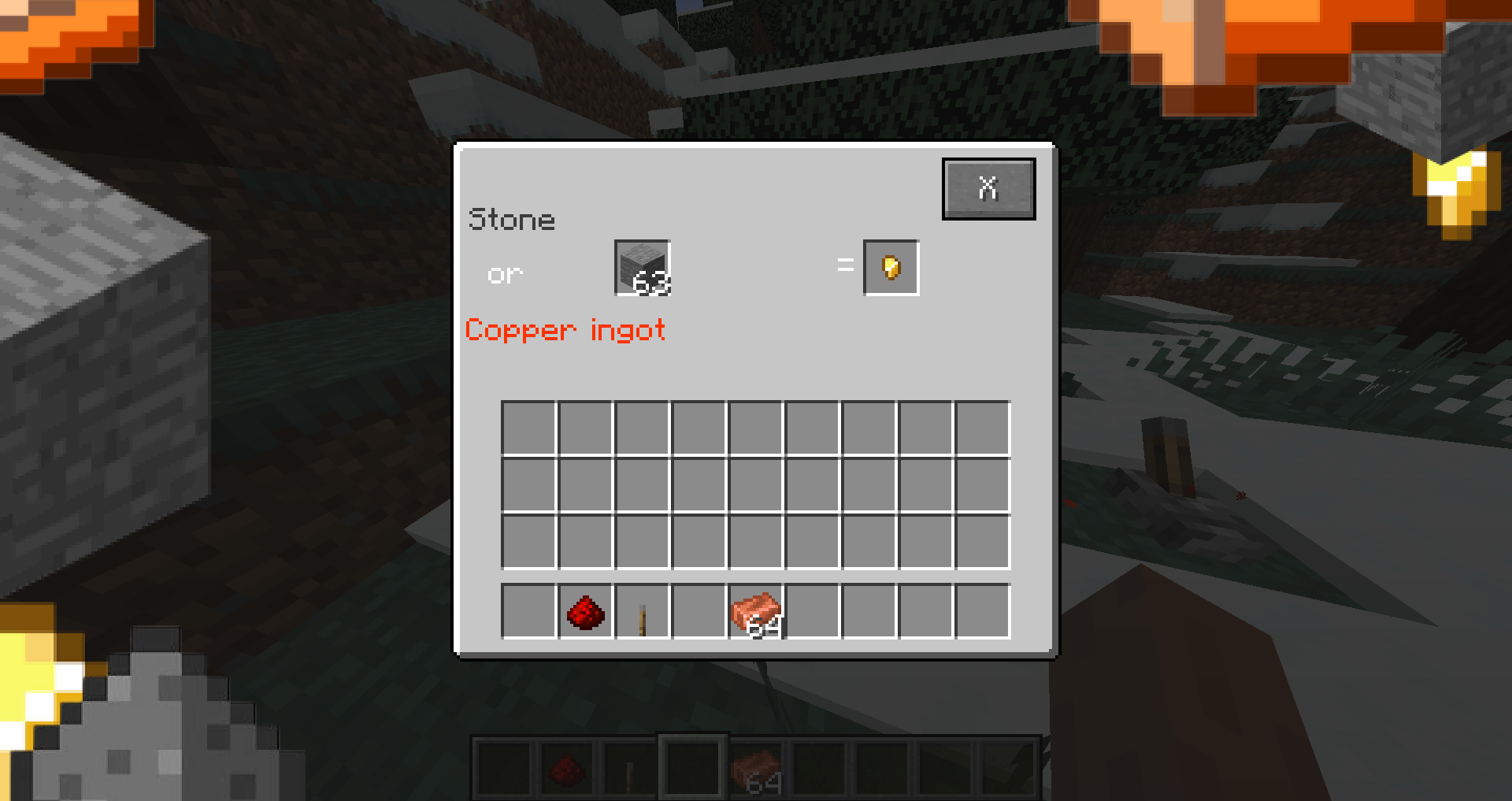Select the stack of 63 stone blocks
The height and width of the screenshot is (801, 1512).
[x=641, y=268]
